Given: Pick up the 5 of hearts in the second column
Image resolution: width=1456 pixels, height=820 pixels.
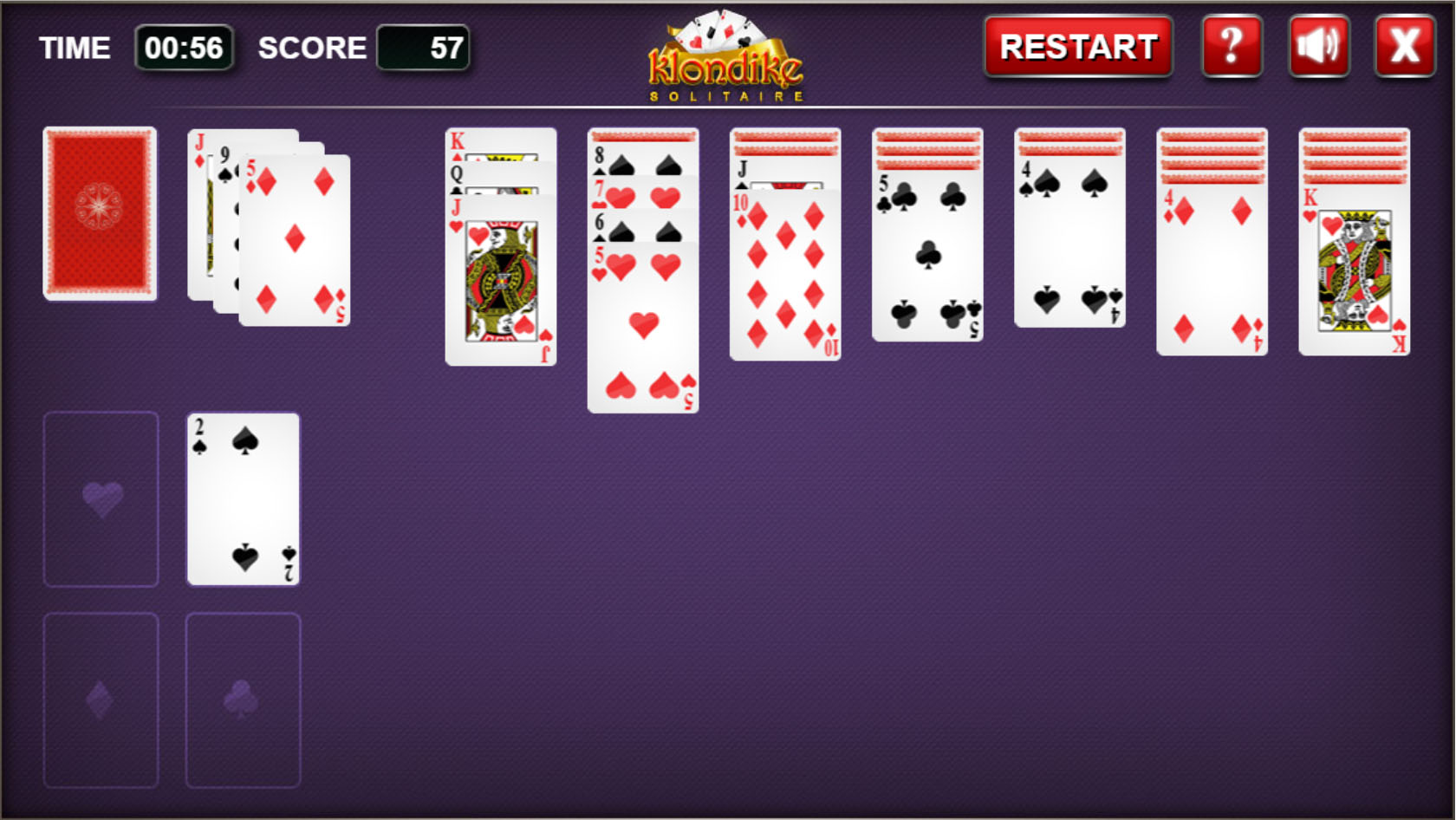Looking at the screenshot, I should [642, 329].
